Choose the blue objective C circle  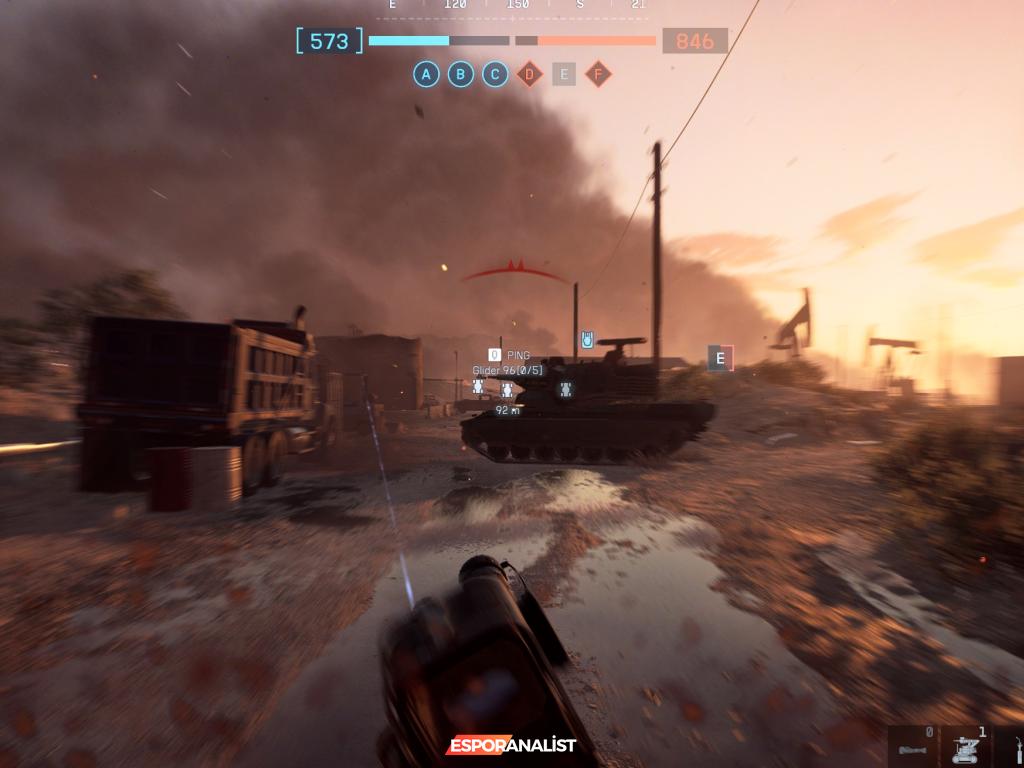[495, 74]
